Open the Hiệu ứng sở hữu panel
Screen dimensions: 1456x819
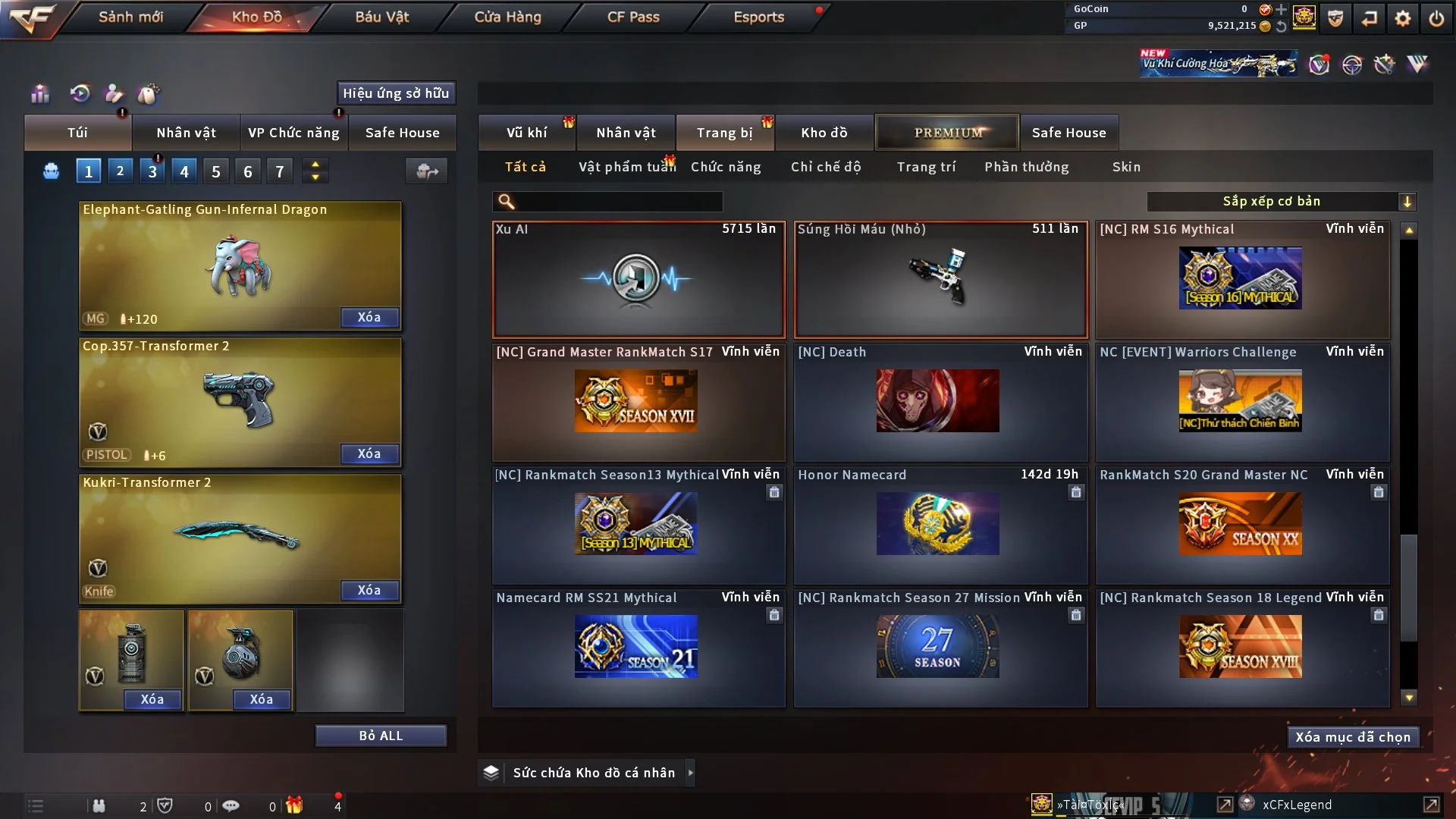point(396,93)
